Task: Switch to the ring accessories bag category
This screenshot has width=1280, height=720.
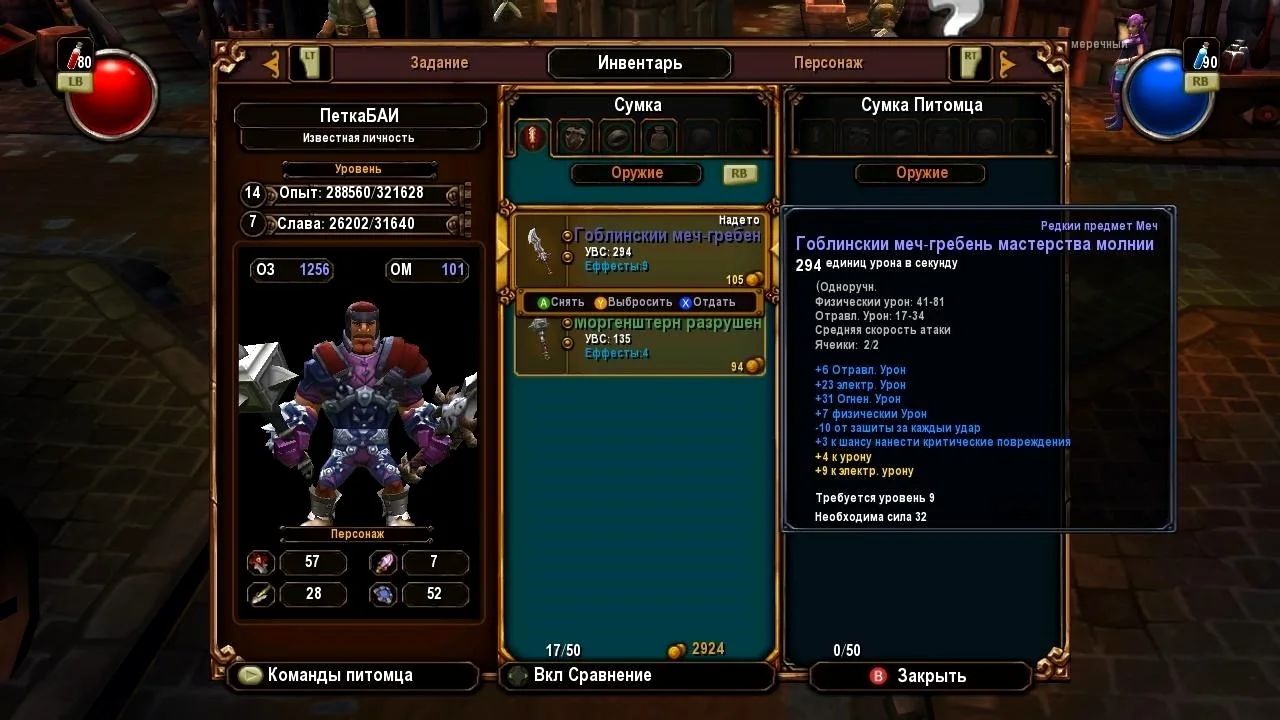Action: pos(617,138)
